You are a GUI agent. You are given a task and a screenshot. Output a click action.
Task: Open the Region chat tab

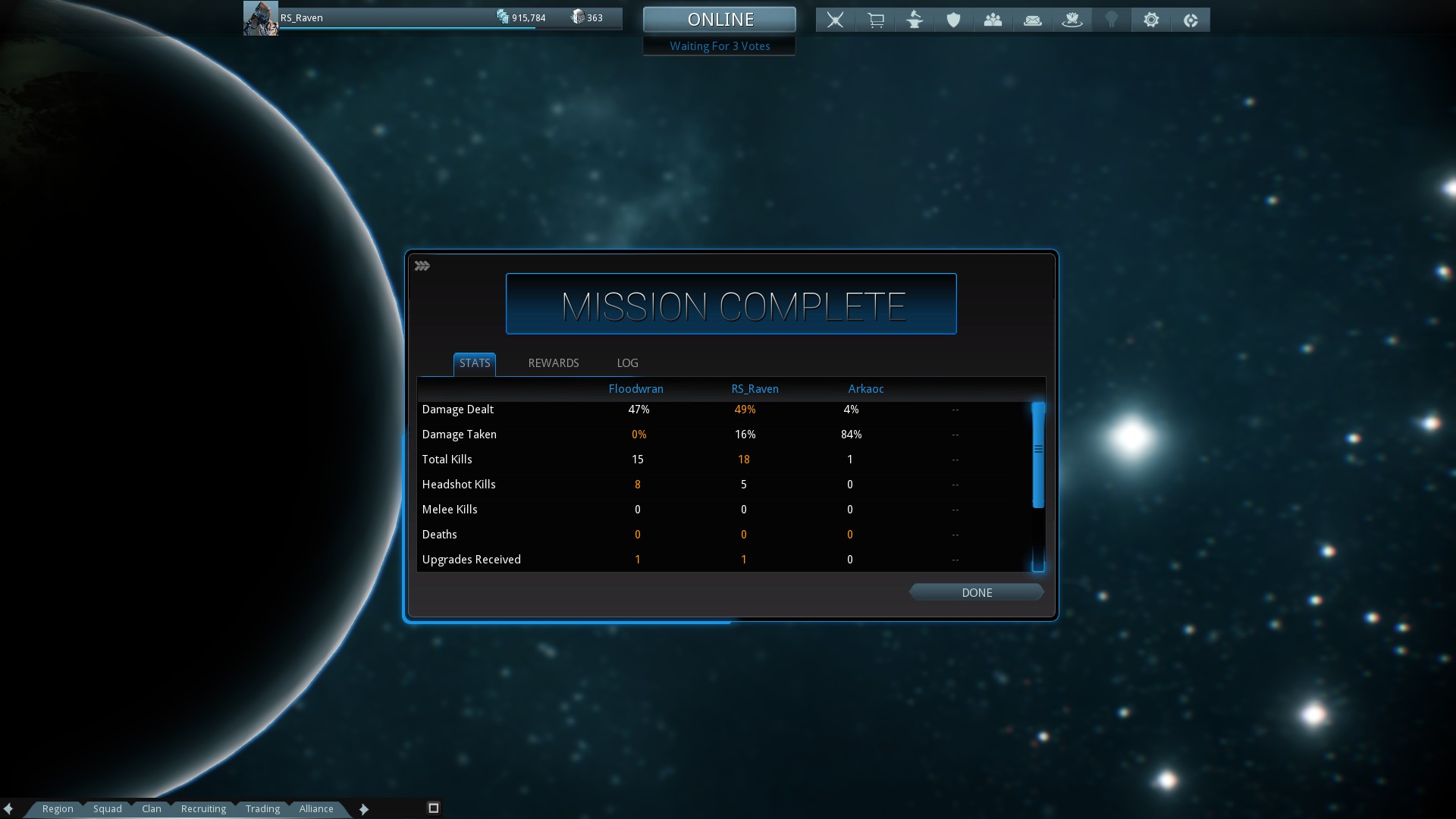58,809
